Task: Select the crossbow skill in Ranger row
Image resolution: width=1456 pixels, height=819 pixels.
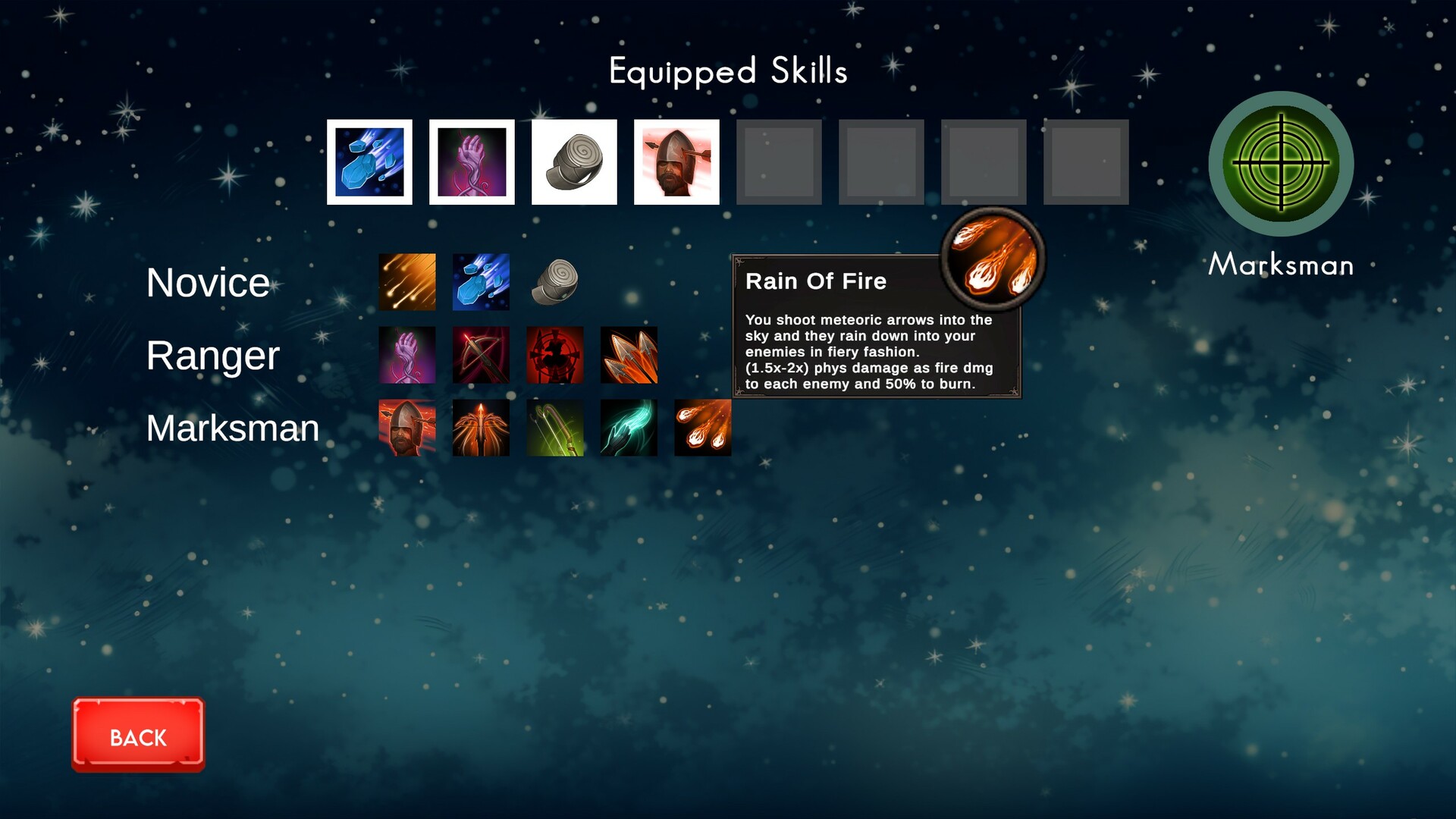Action: pyautogui.click(x=480, y=355)
